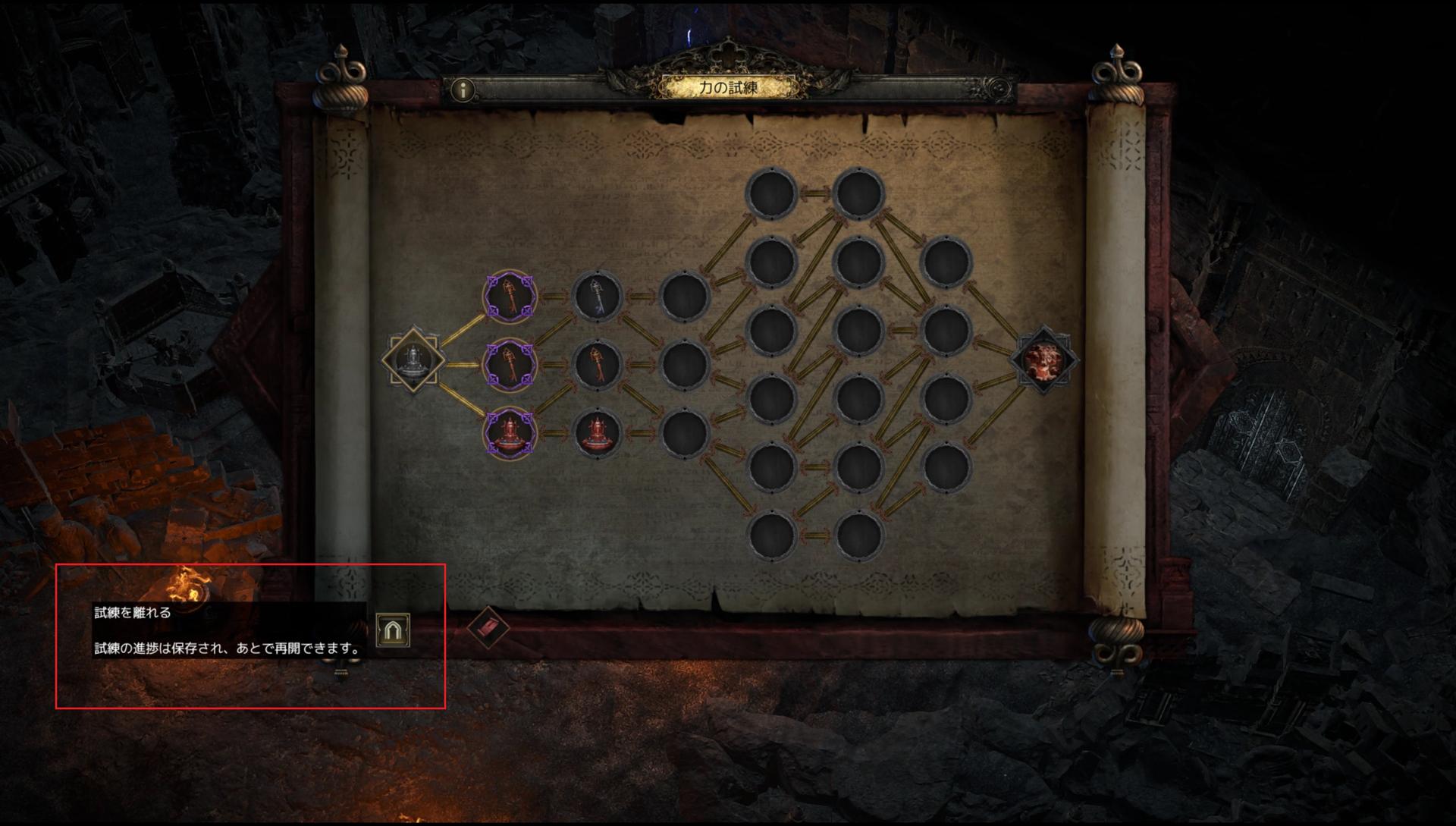Open the info icon beside the trial title

click(462, 90)
